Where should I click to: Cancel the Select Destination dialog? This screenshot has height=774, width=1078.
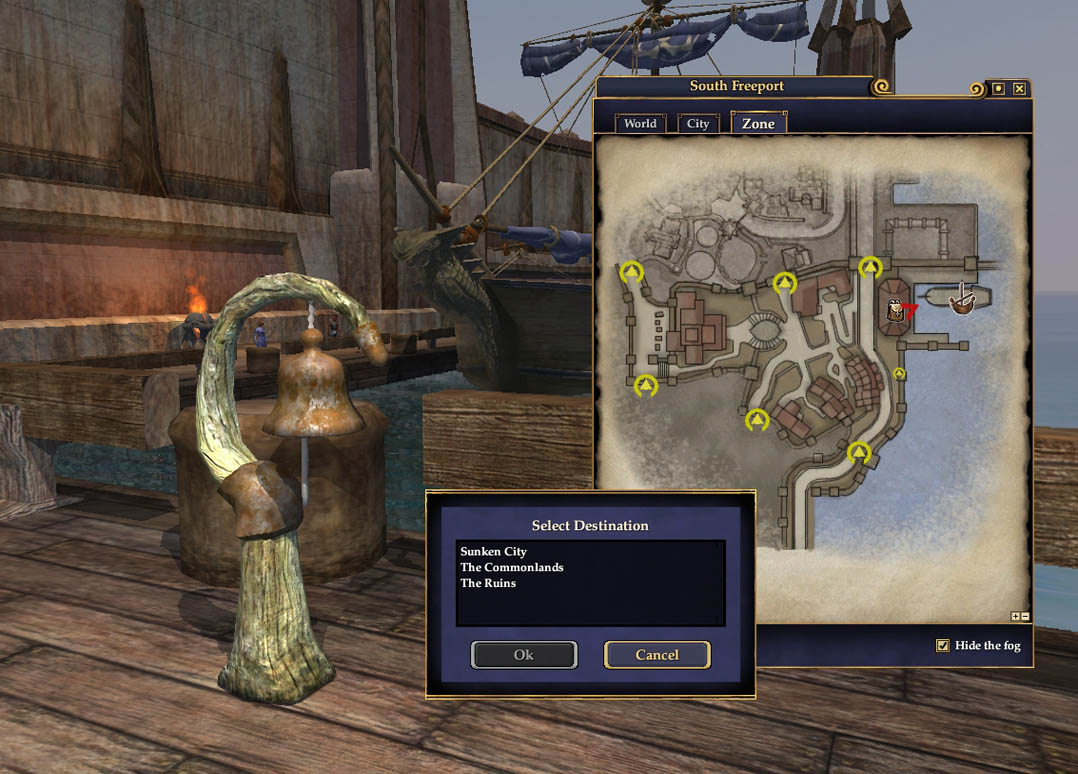(x=657, y=655)
